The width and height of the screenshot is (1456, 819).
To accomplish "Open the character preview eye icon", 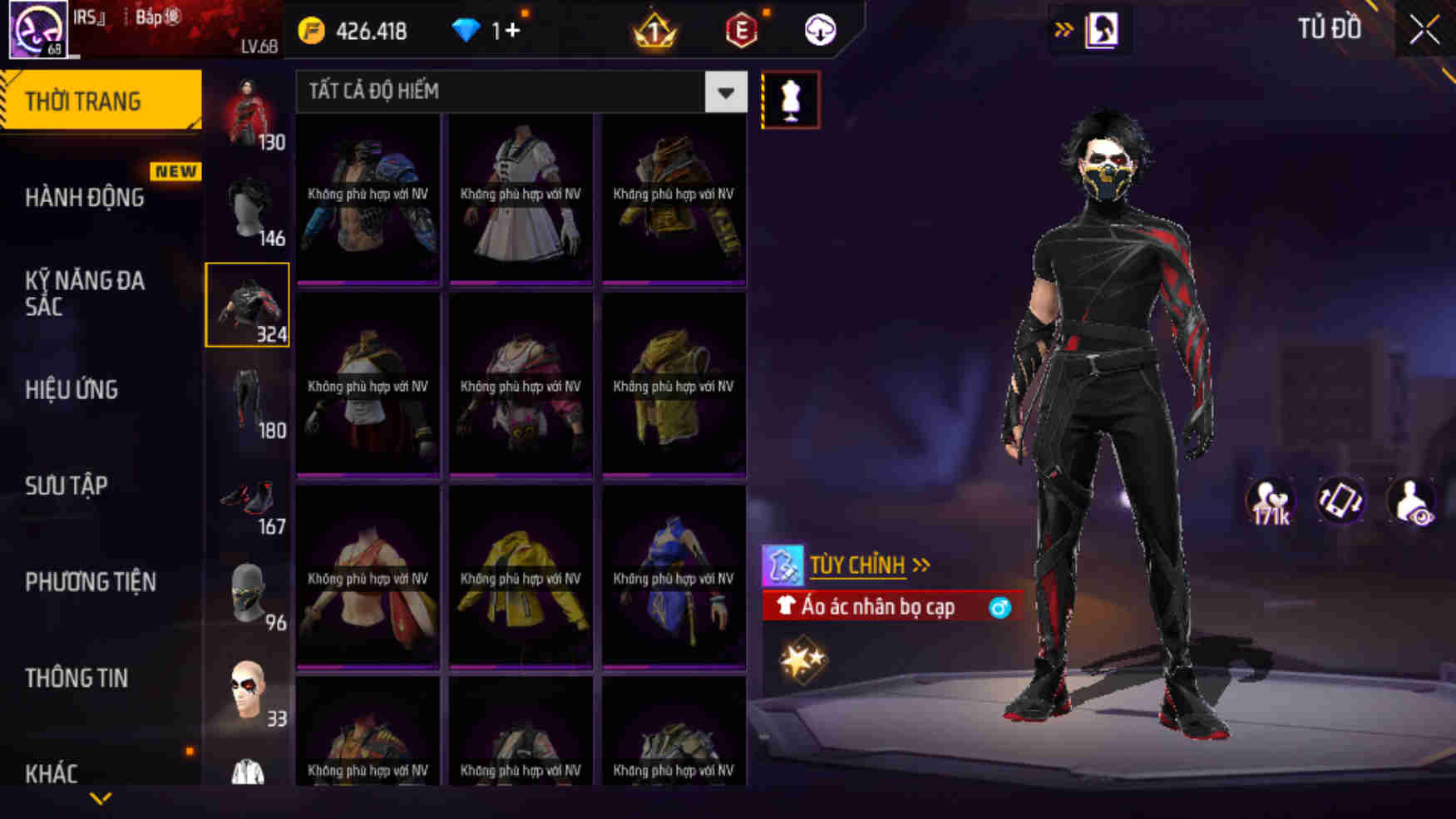I will pos(1414,500).
